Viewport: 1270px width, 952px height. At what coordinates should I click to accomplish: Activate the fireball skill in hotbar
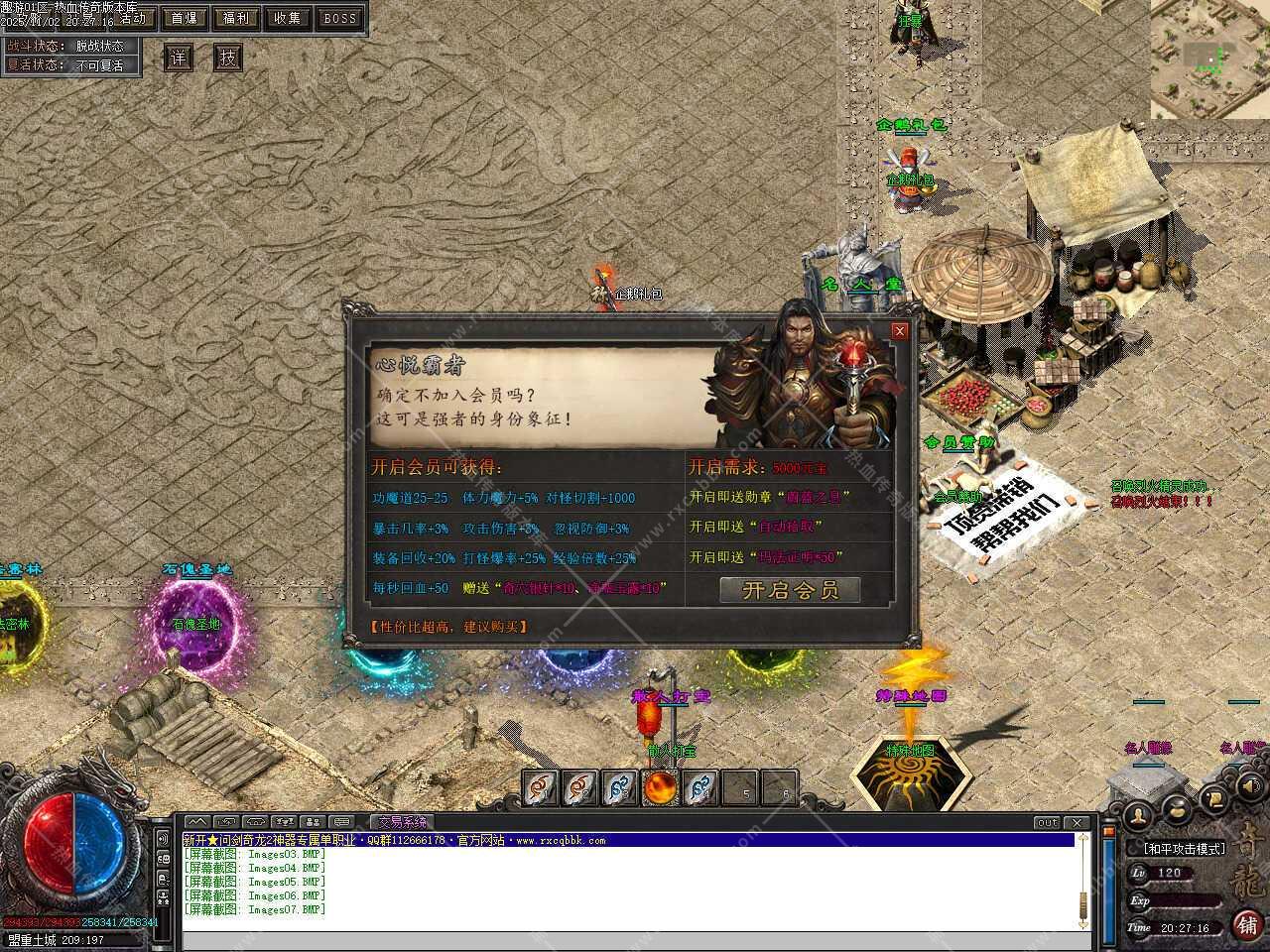[661, 787]
